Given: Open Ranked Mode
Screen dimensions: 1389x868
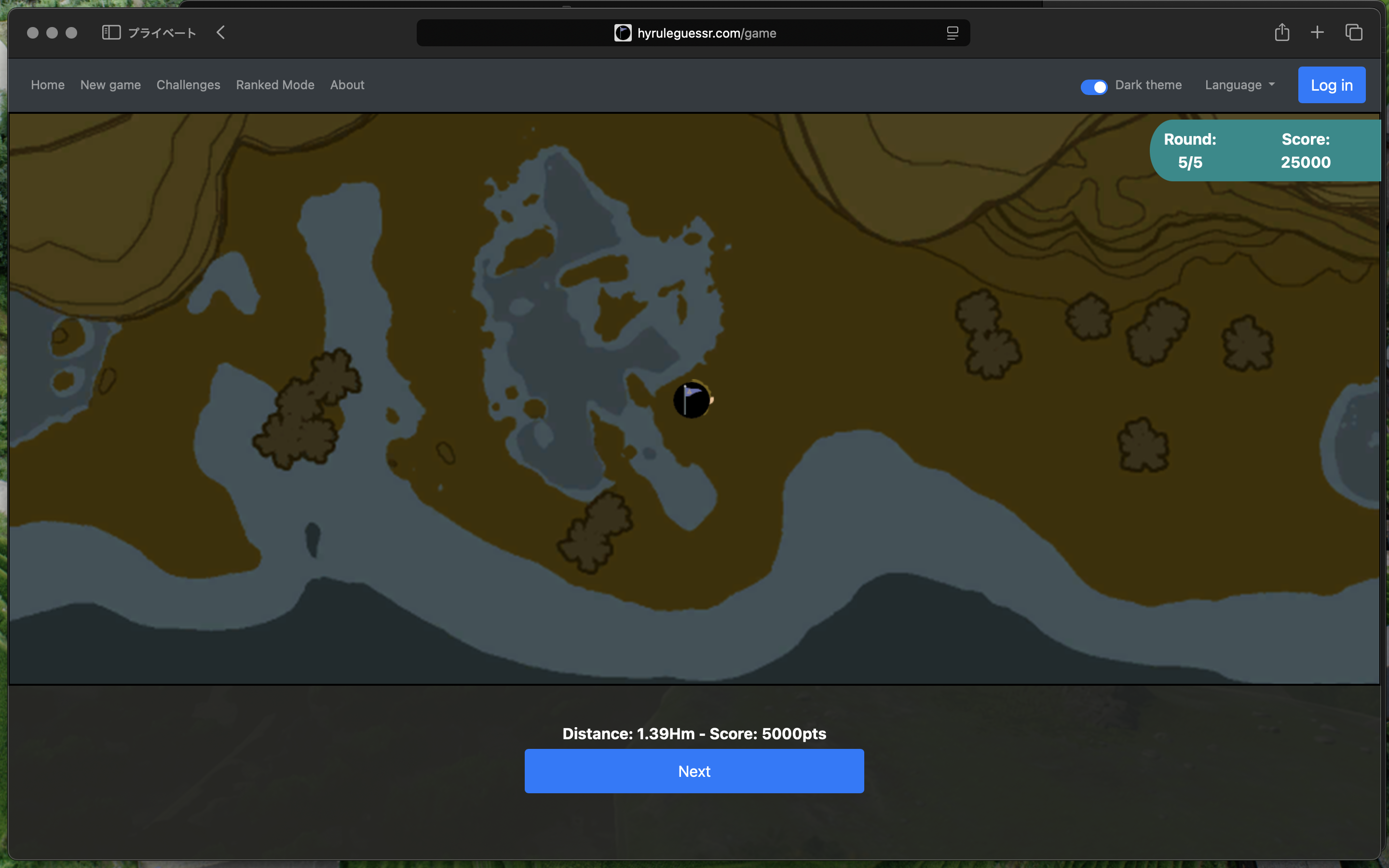Looking at the screenshot, I should click(x=275, y=85).
